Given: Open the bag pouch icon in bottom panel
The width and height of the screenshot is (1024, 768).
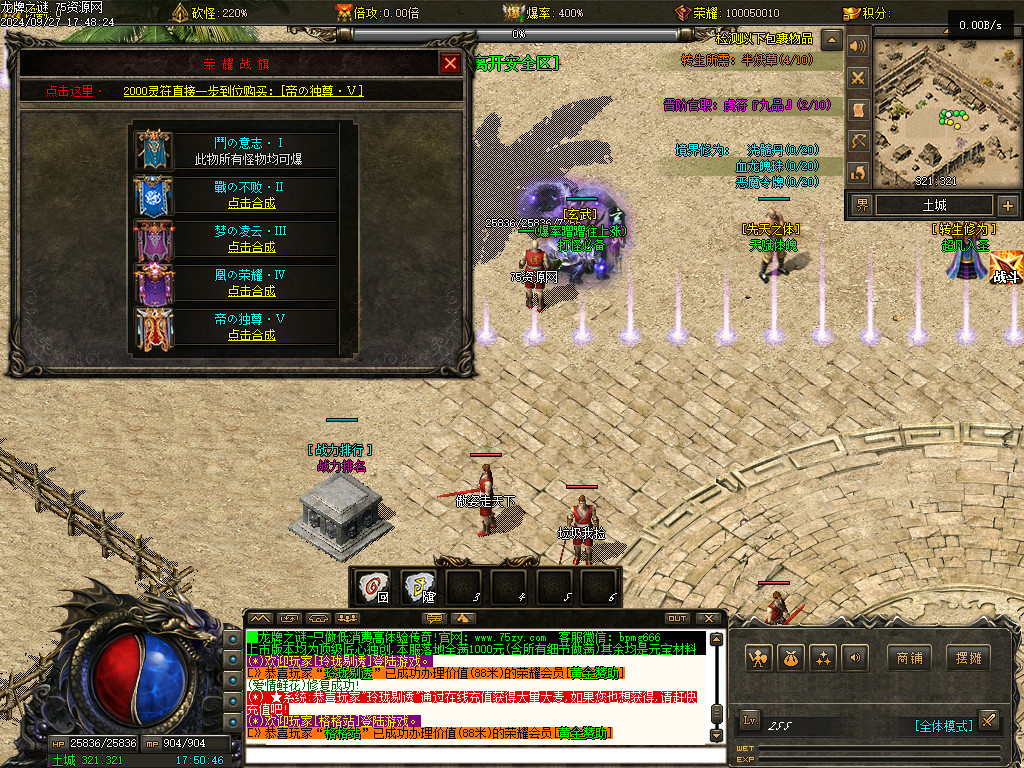Looking at the screenshot, I should (791, 658).
